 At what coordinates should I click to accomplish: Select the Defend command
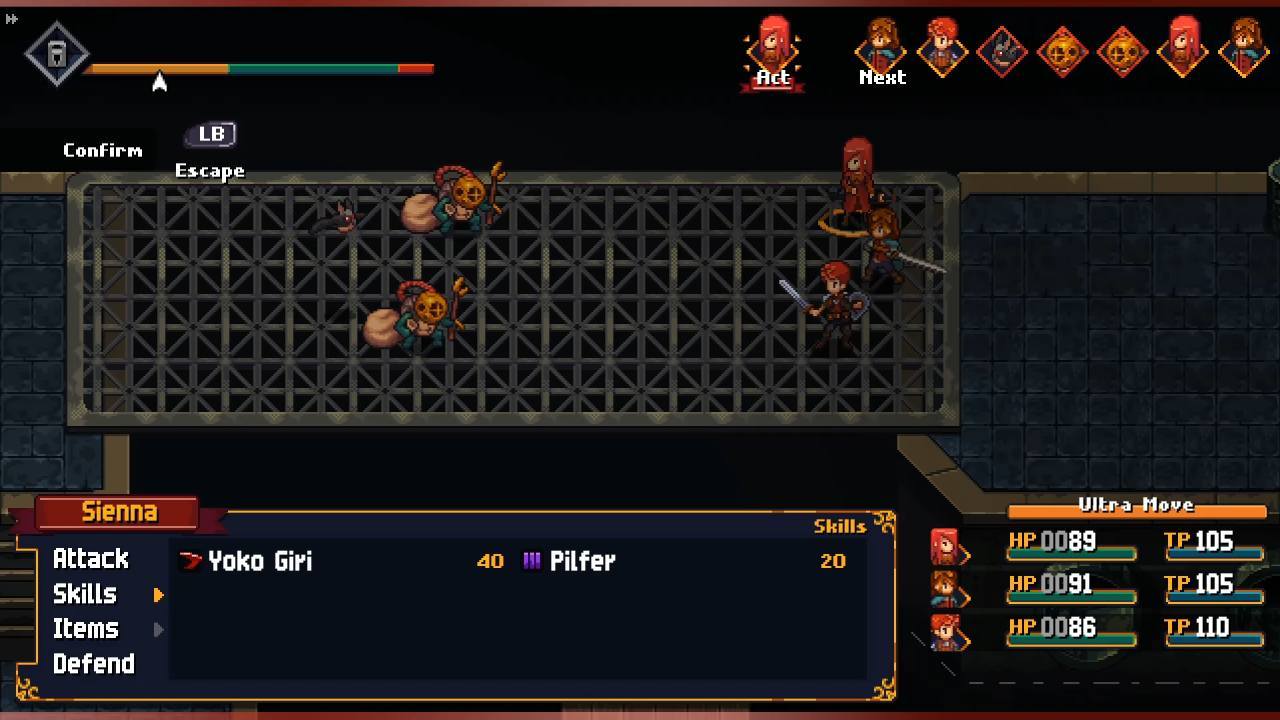(93, 664)
